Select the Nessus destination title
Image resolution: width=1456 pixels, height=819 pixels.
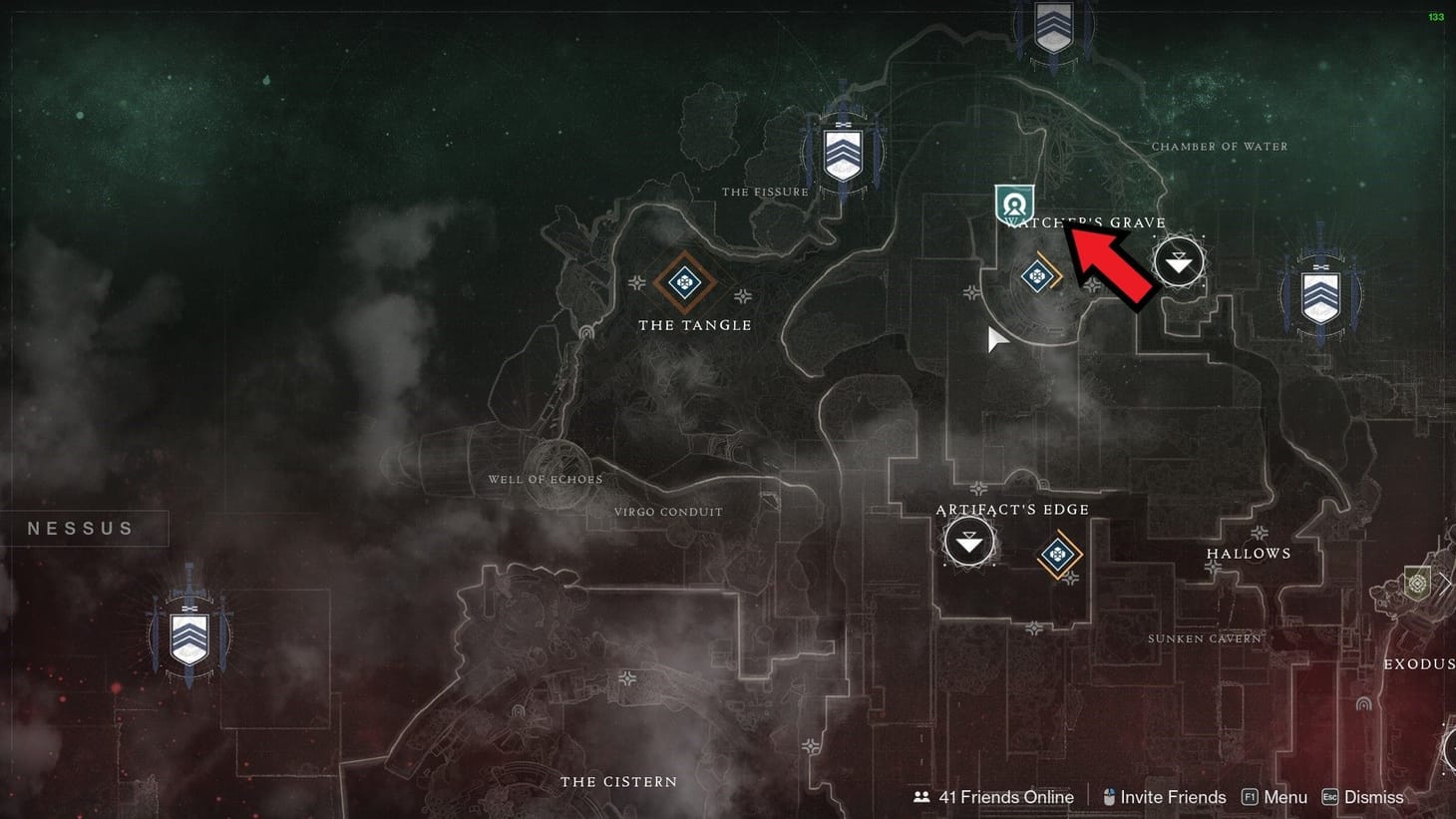pyautogui.click(x=80, y=528)
